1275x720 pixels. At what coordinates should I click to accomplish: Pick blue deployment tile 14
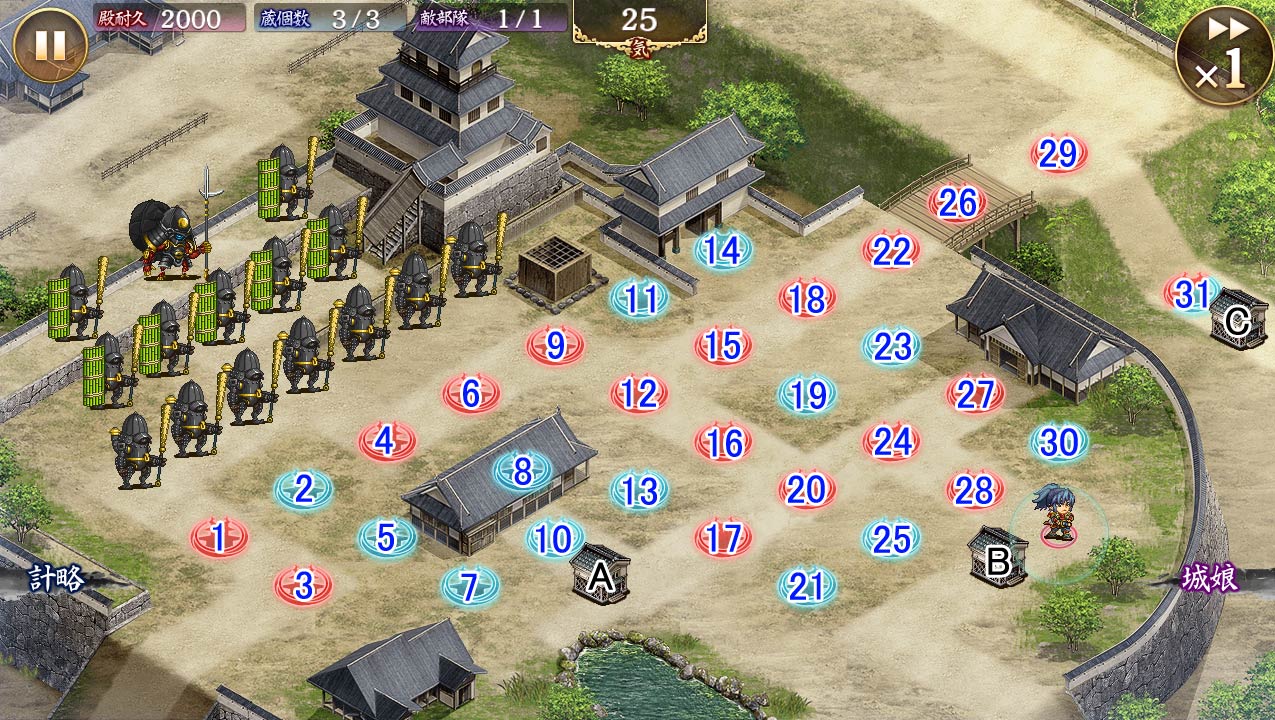(x=723, y=250)
